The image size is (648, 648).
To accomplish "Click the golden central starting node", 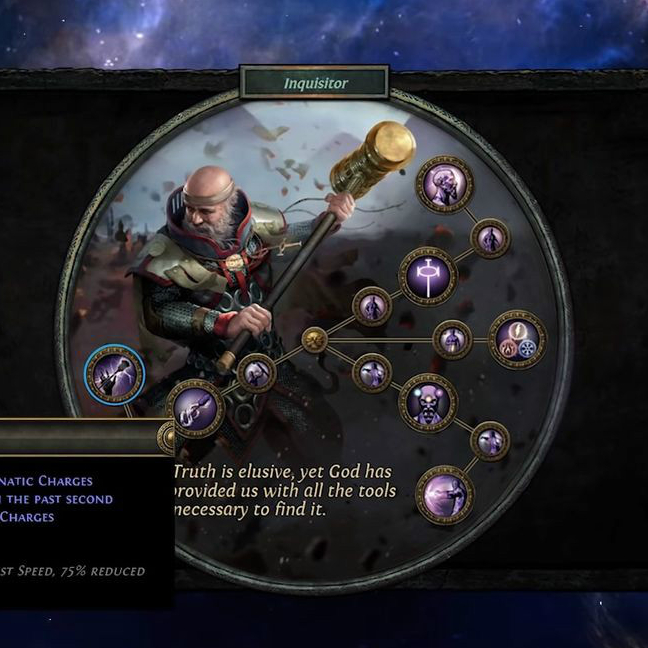I will pos(314,340).
